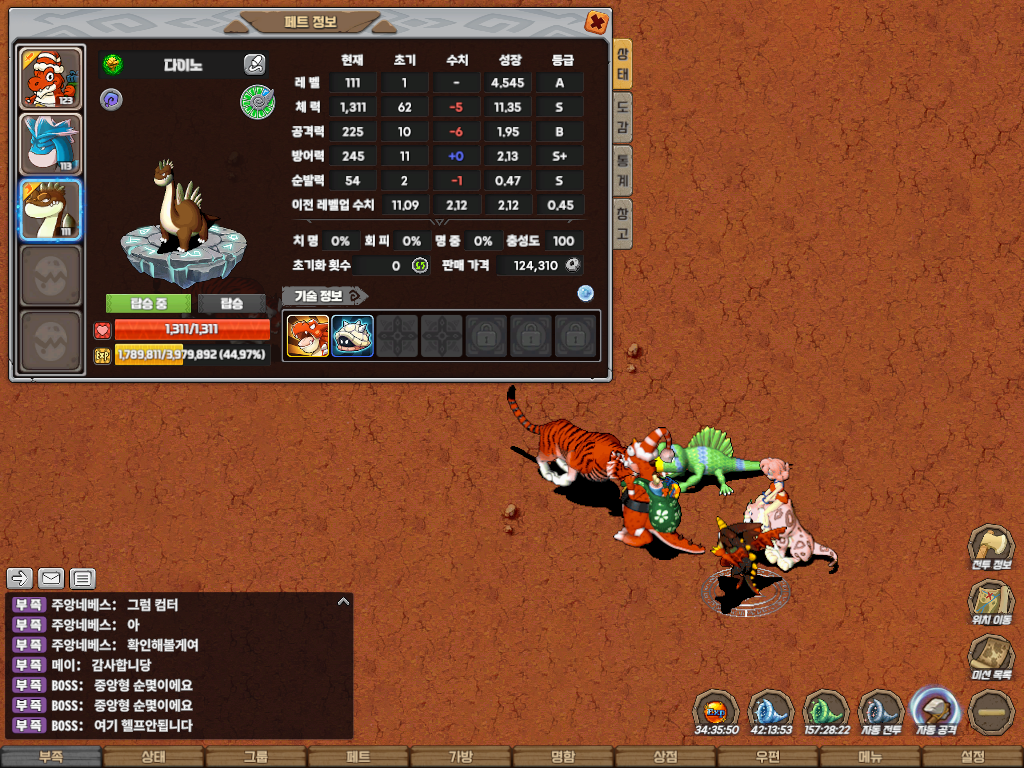Image resolution: width=1024 pixels, height=768 pixels.
Task: Open the 위치 이동 map icon
Action: click(x=990, y=603)
